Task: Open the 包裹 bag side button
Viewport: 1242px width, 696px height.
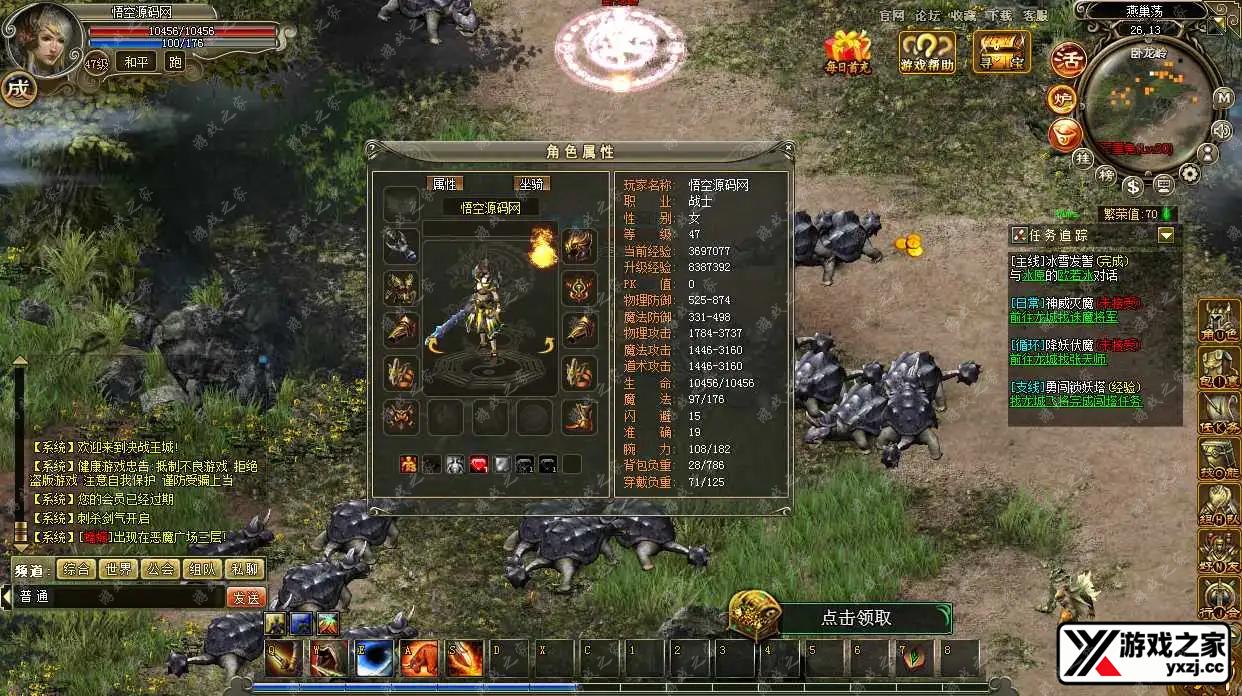Action: click(1219, 368)
